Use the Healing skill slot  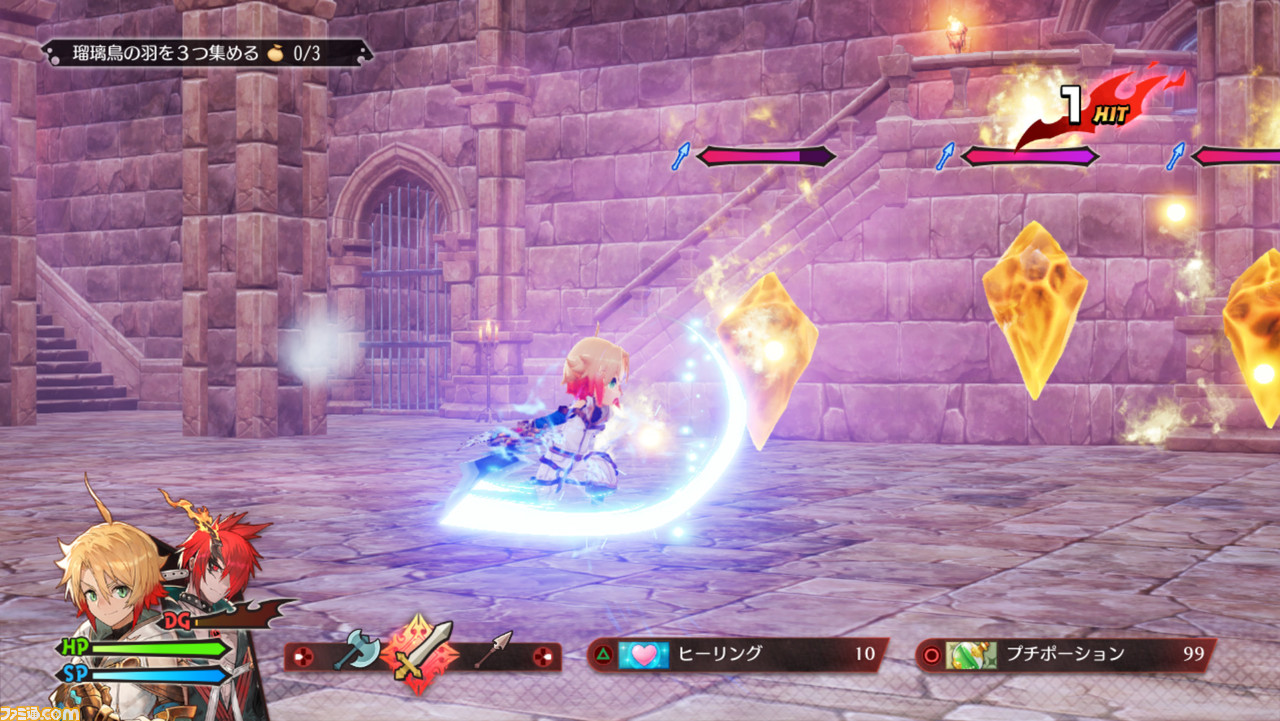point(737,655)
